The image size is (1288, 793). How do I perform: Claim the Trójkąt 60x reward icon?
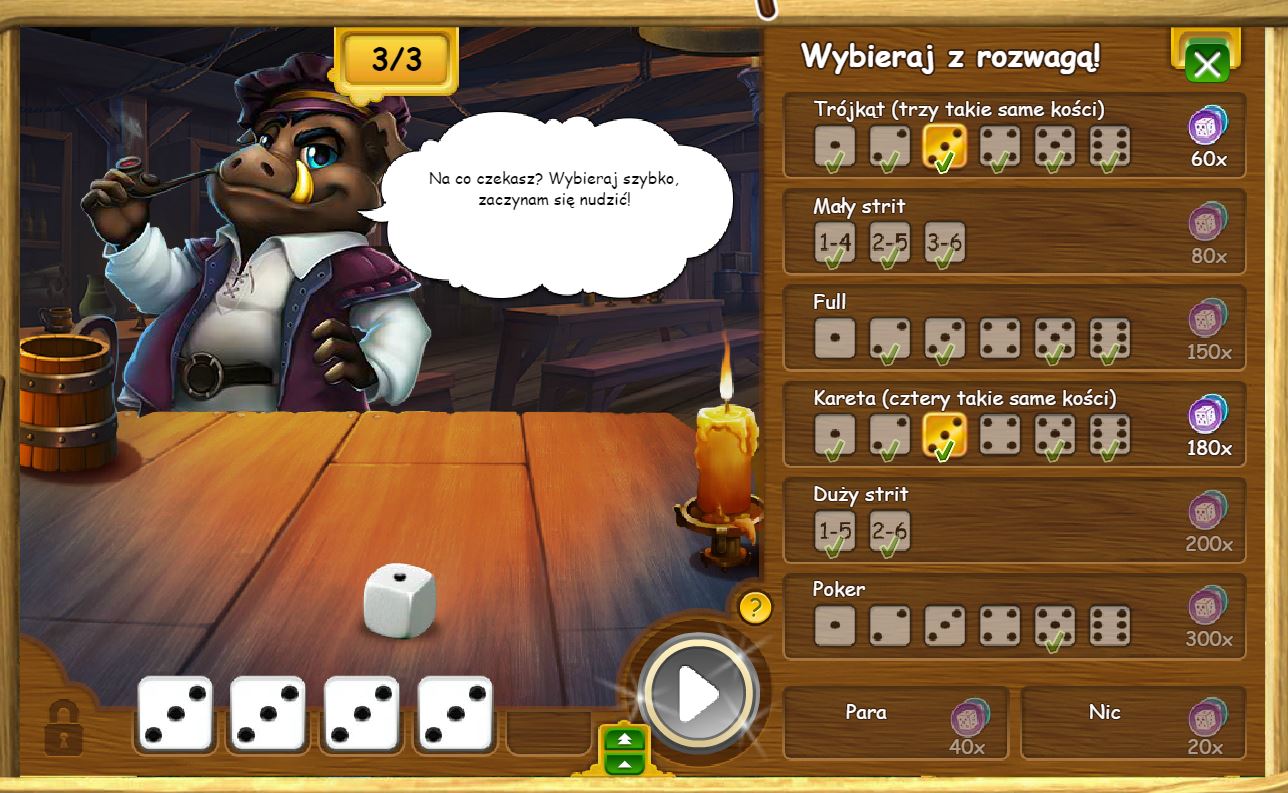pos(1207,127)
